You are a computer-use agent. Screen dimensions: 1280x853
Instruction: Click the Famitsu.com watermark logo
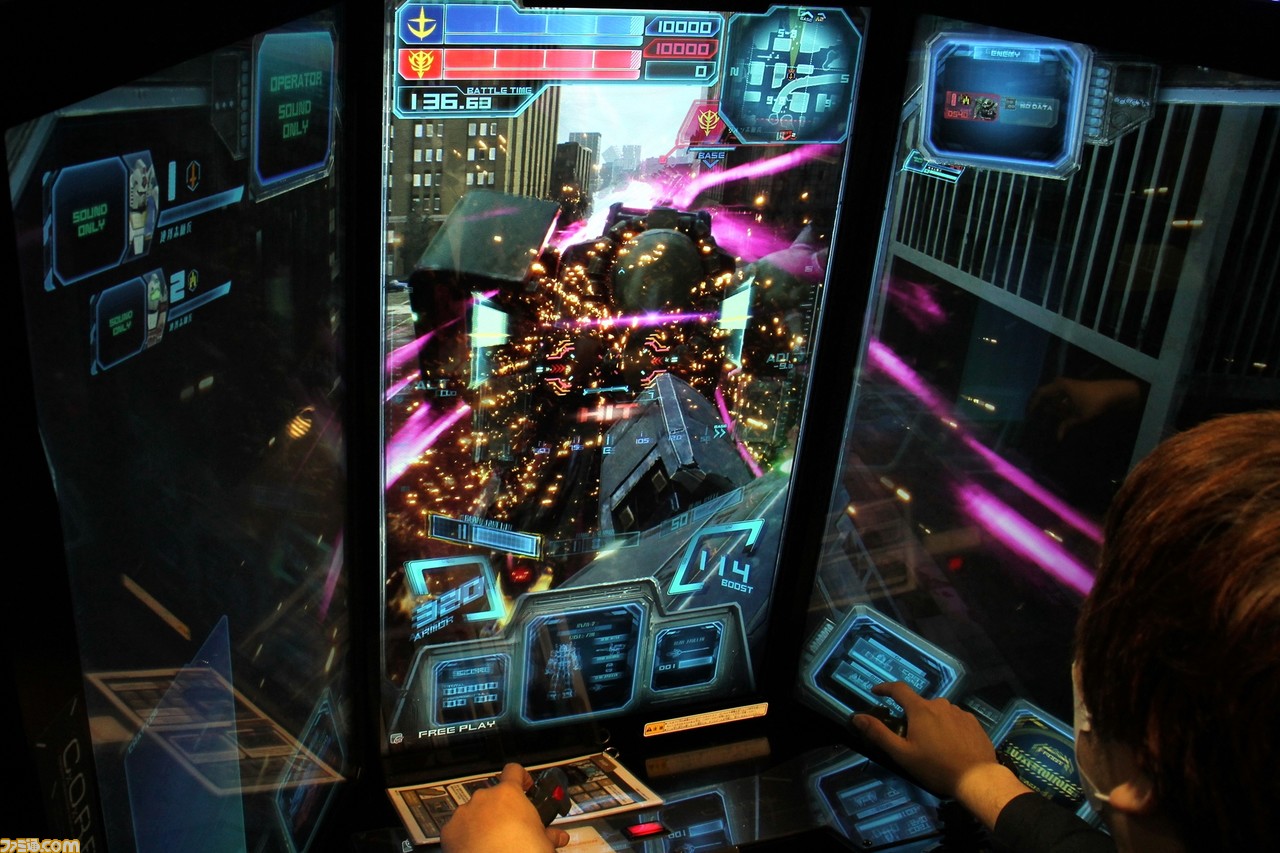coord(40,845)
